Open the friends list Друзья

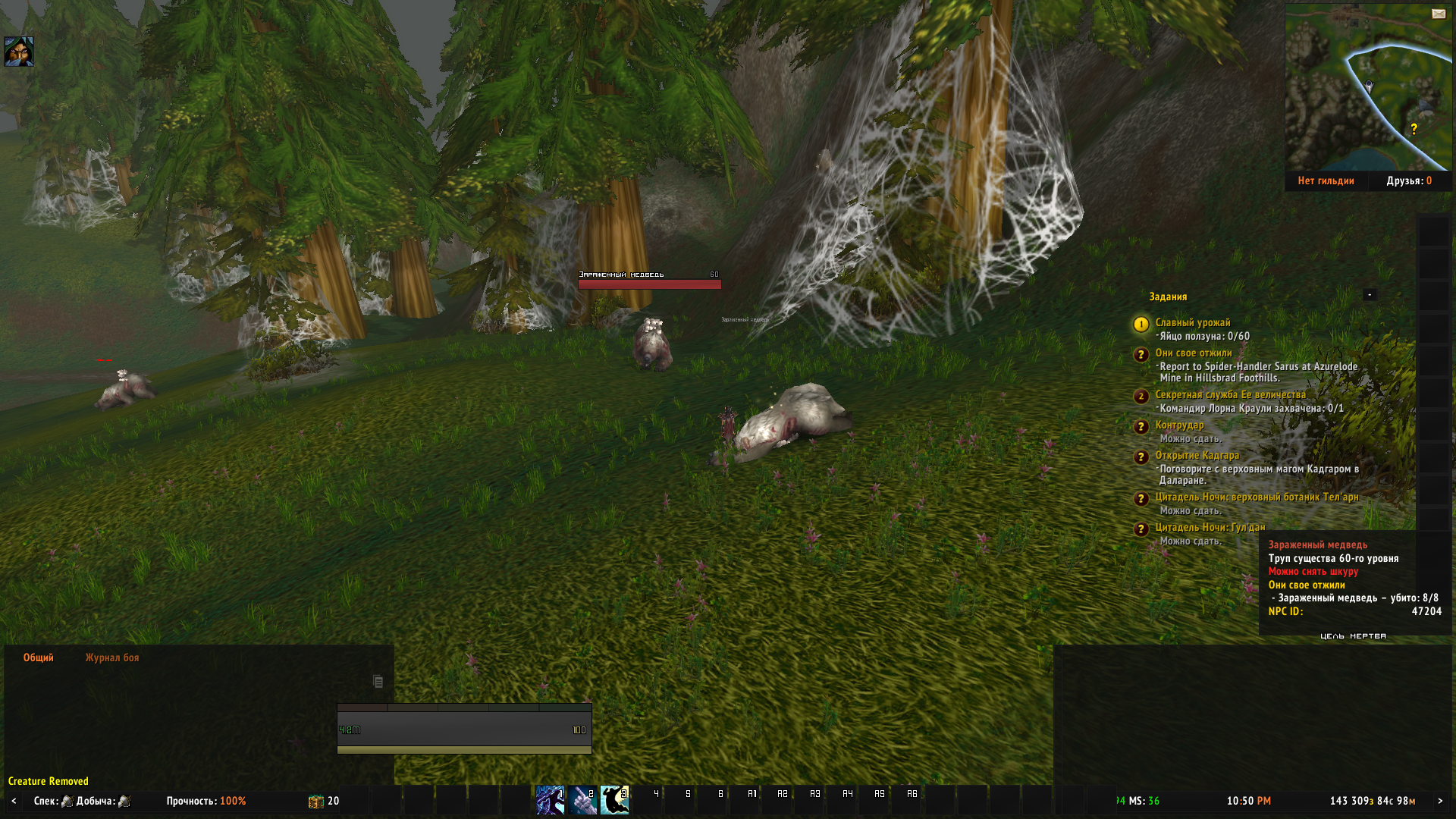point(1409,181)
